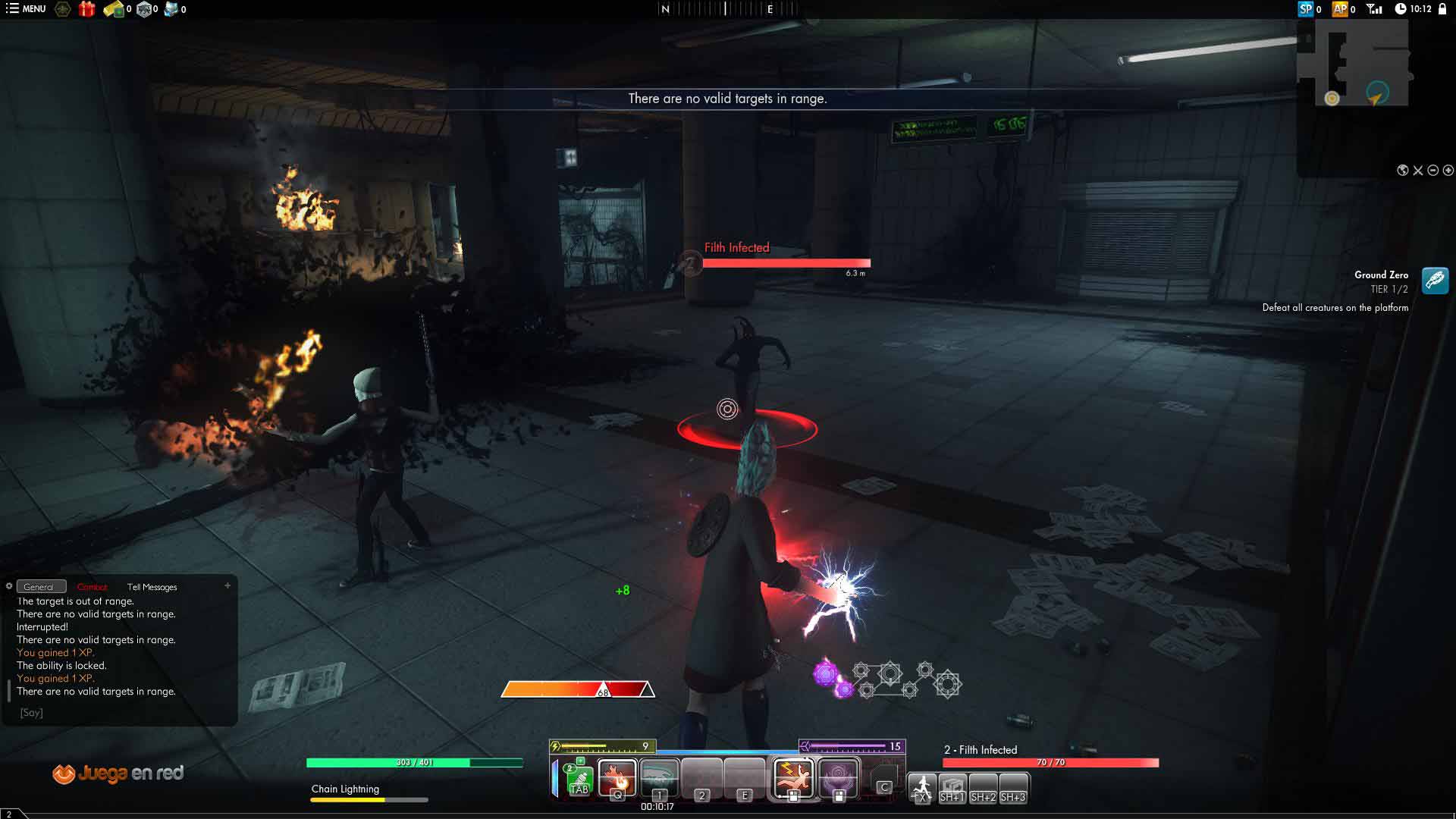This screenshot has height=819, width=1456.
Task: Switch to the General chat tab
Action: click(39, 587)
